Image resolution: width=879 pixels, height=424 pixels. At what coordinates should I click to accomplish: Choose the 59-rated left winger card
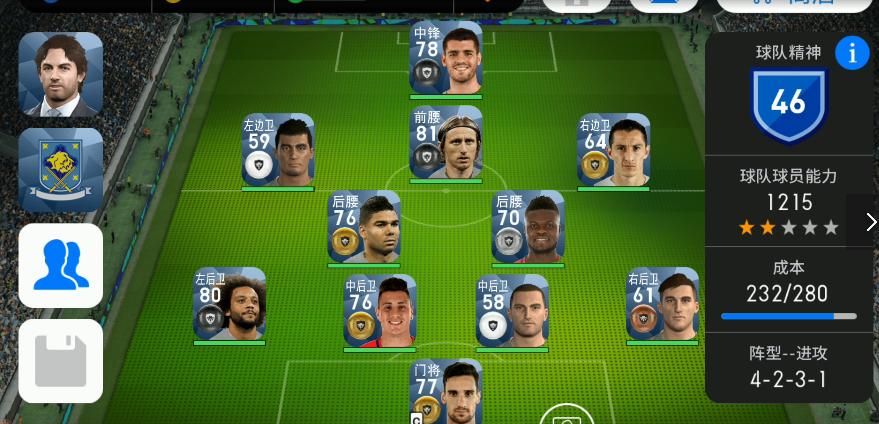[278, 150]
